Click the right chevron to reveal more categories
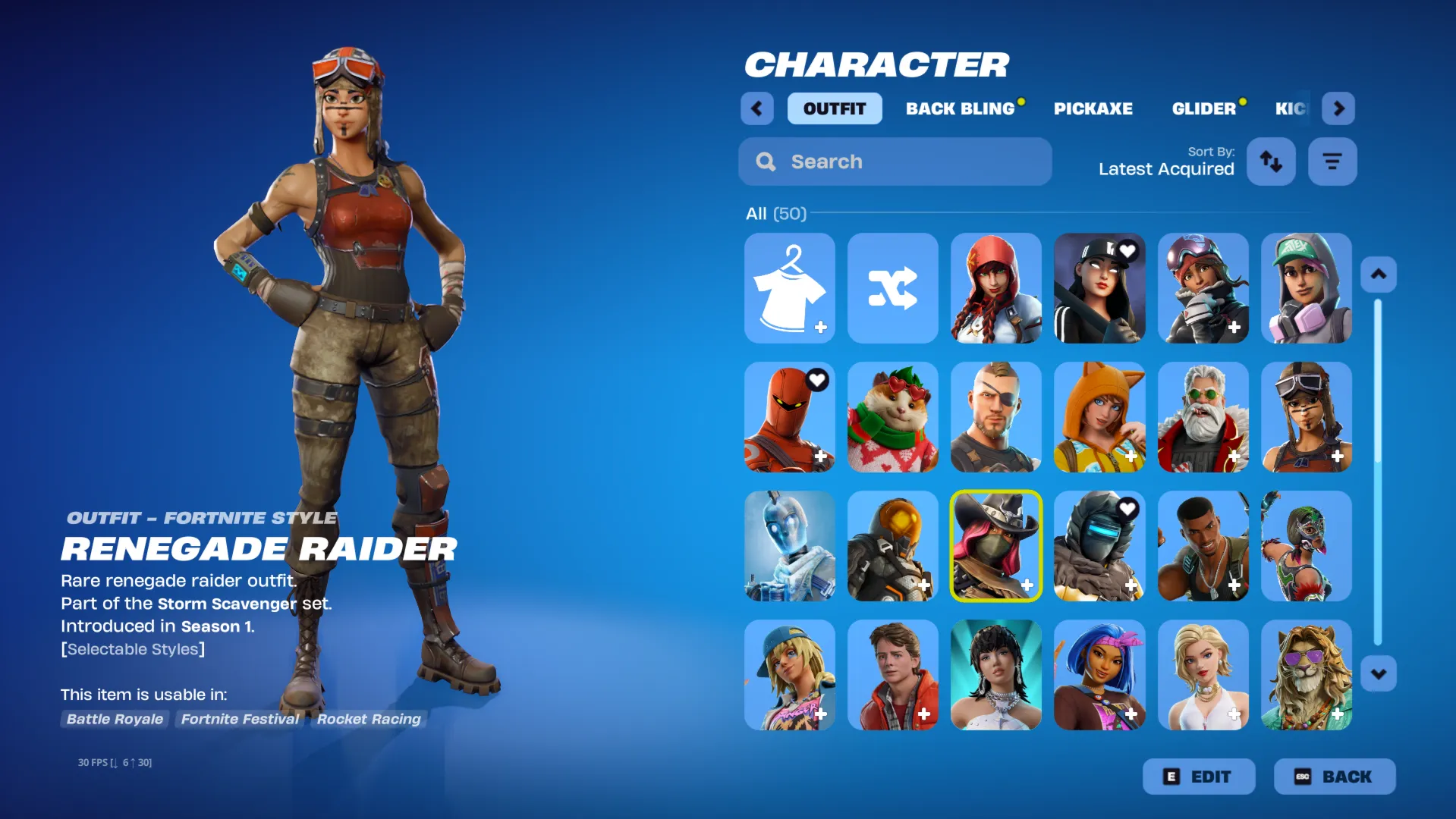 pos(1338,108)
